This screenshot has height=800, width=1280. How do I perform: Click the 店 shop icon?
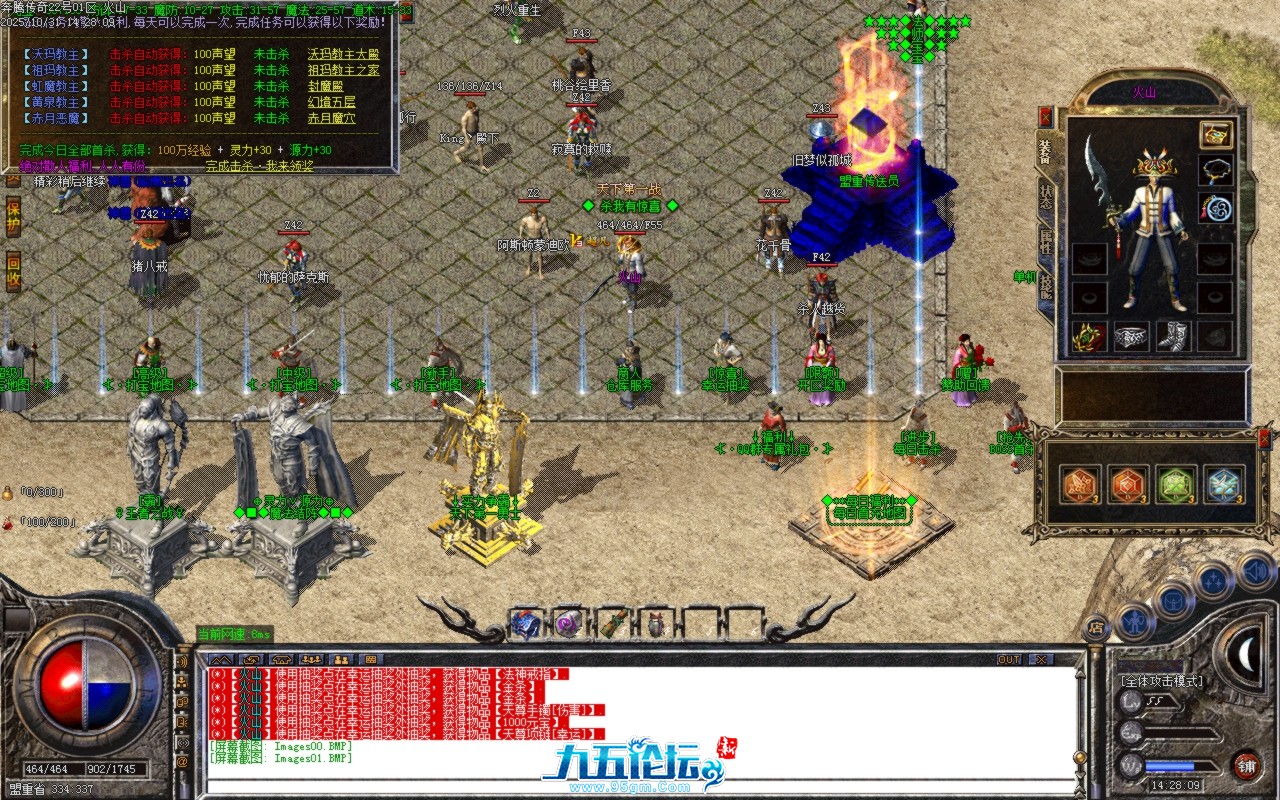pyautogui.click(x=1096, y=627)
